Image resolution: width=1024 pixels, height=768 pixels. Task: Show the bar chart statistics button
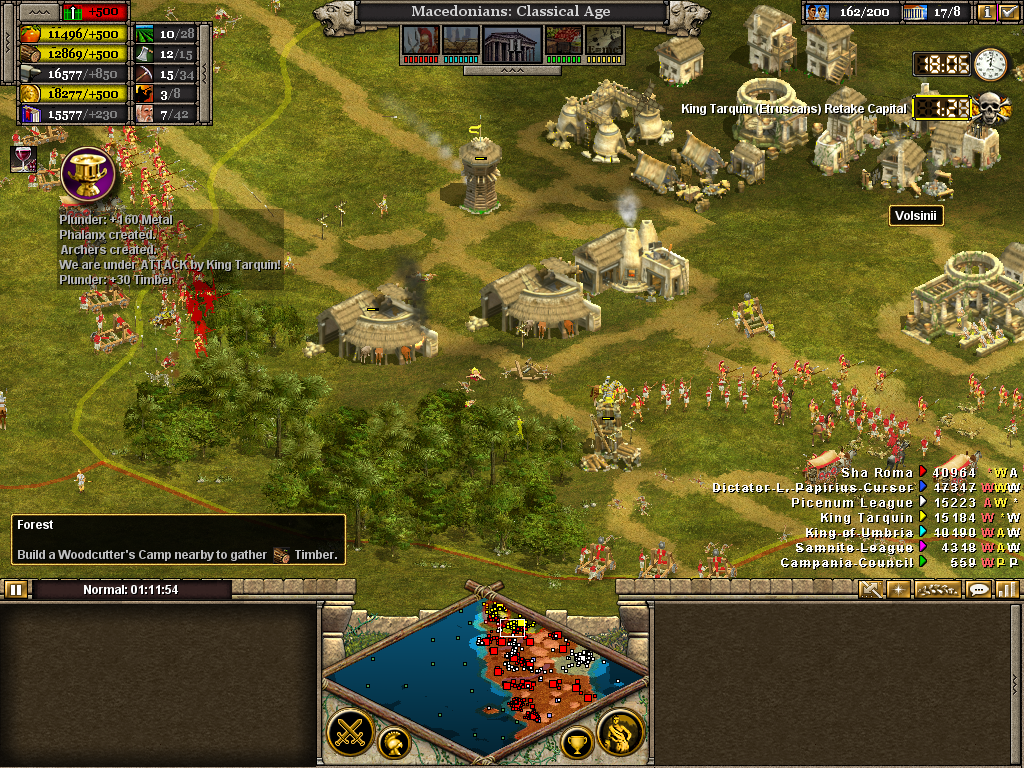1007,589
